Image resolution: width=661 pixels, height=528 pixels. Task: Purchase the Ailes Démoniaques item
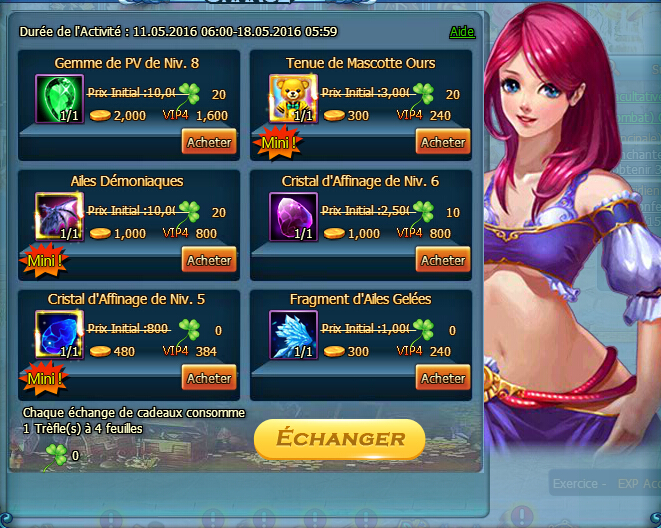209,260
